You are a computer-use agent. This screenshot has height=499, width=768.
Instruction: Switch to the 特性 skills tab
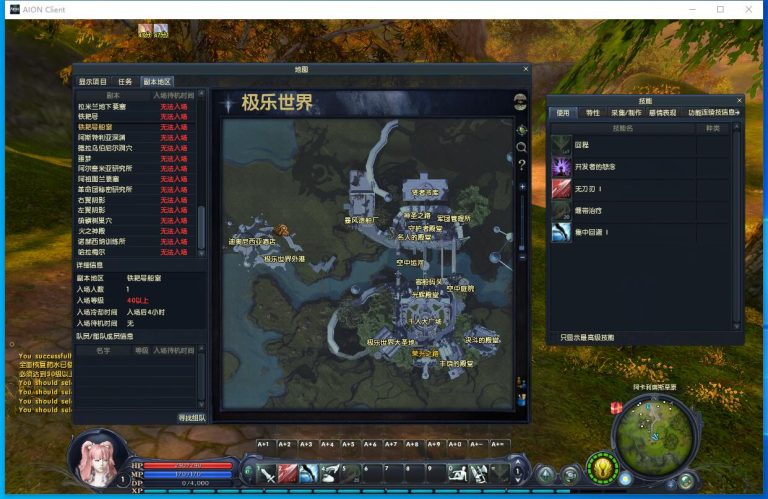tap(593, 113)
